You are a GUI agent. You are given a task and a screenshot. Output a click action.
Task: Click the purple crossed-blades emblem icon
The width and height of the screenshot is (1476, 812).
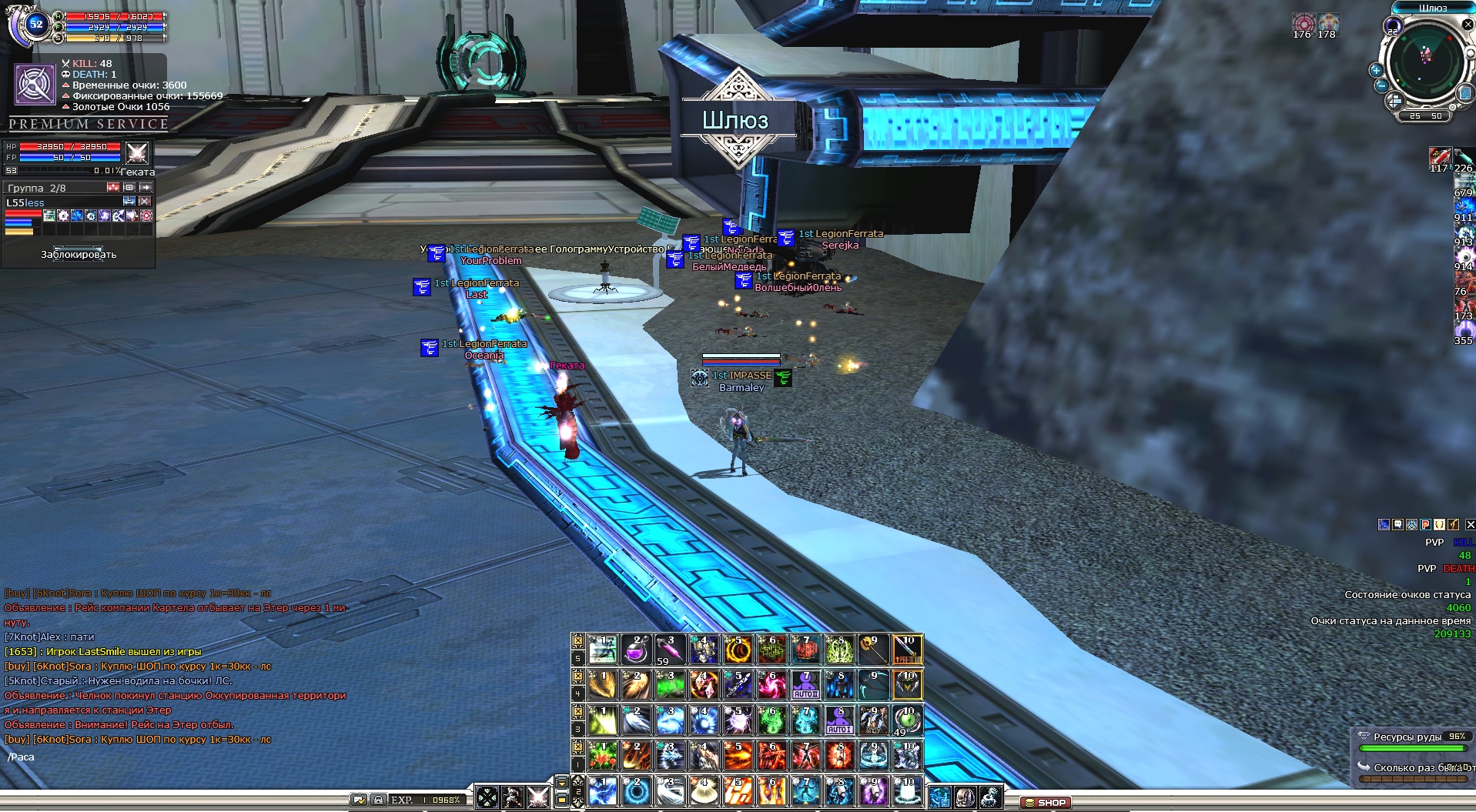pos(35,84)
